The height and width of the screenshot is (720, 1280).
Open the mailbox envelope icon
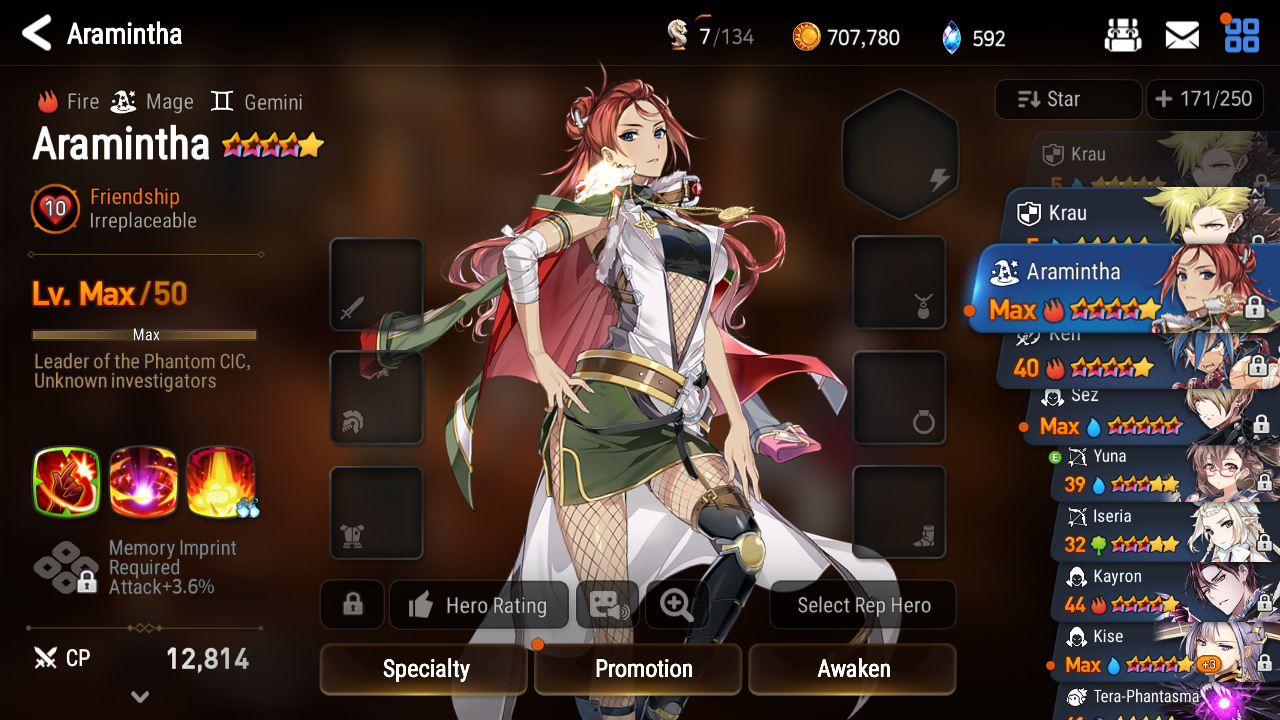point(1182,37)
